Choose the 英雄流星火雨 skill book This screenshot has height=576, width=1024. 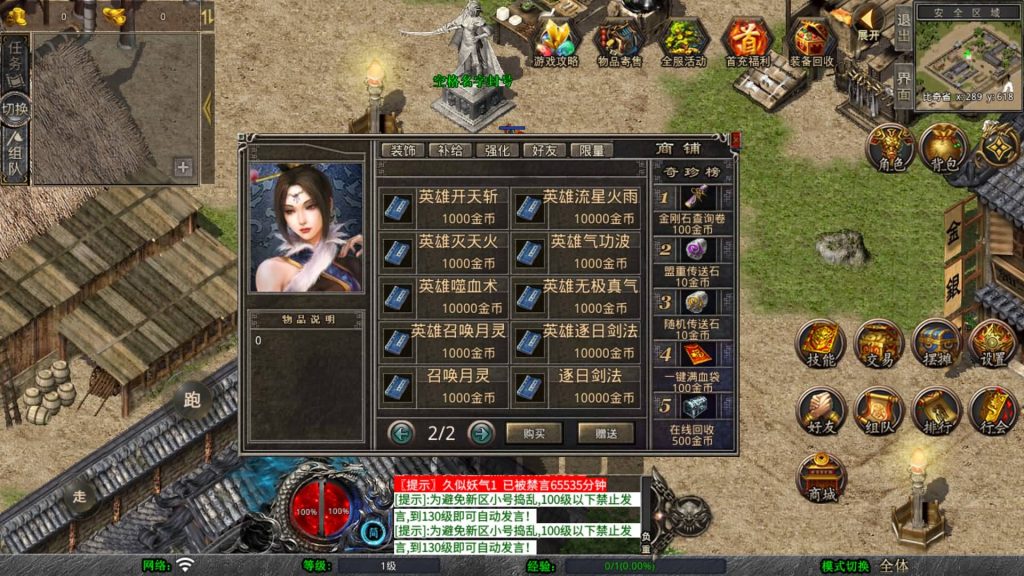[x=575, y=207]
